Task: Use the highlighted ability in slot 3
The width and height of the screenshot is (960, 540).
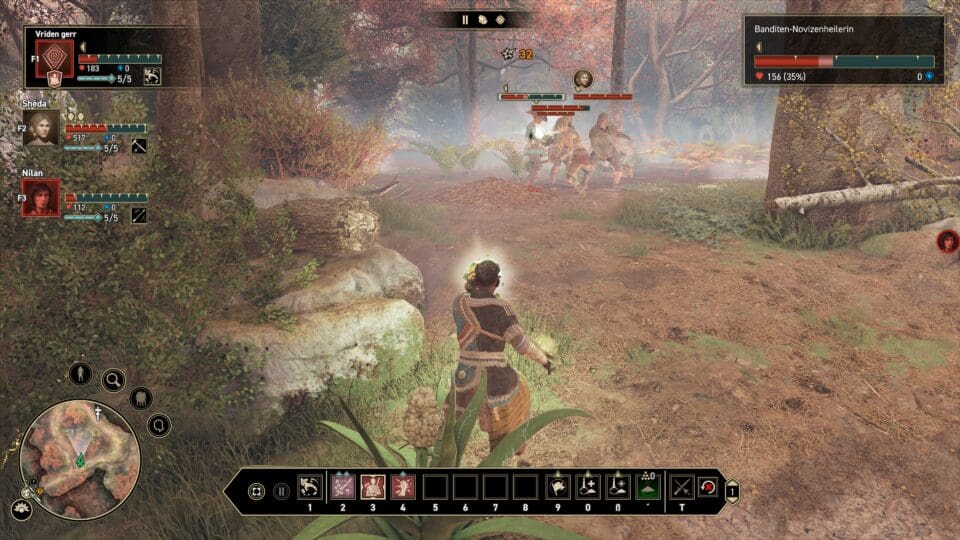Action: [374, 487]
